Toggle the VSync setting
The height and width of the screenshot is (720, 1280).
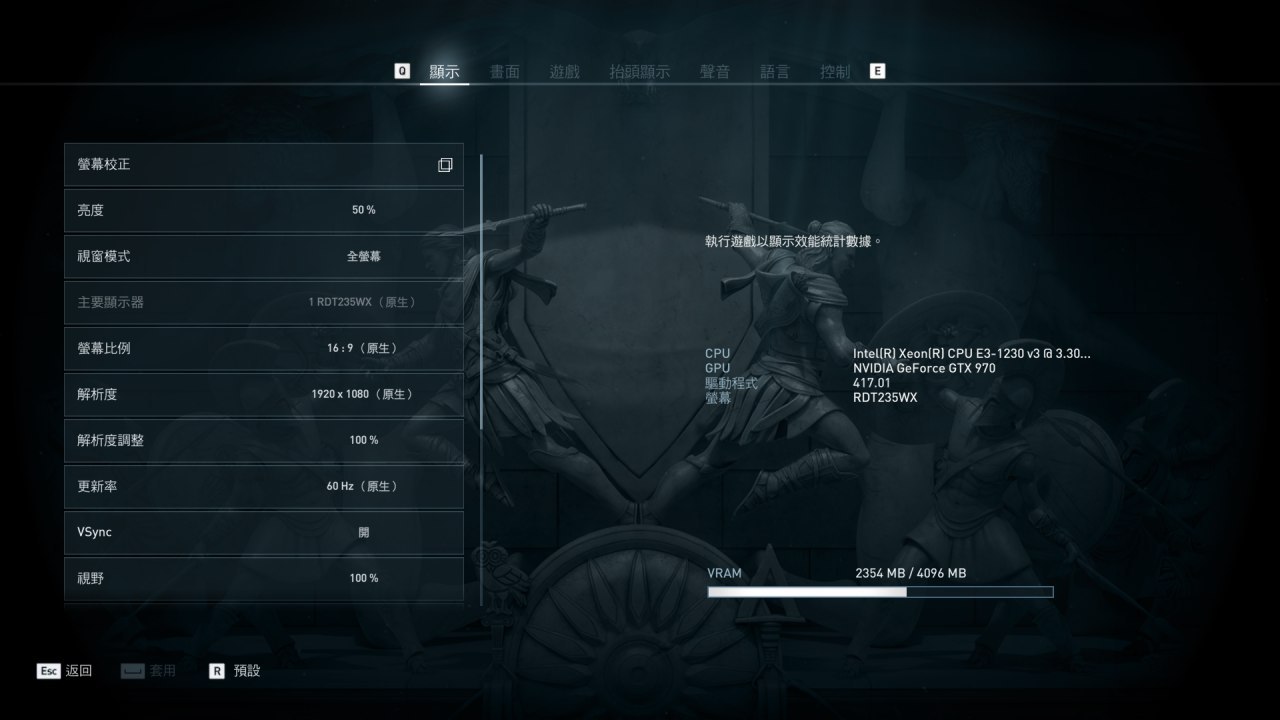tap(264, 532)
